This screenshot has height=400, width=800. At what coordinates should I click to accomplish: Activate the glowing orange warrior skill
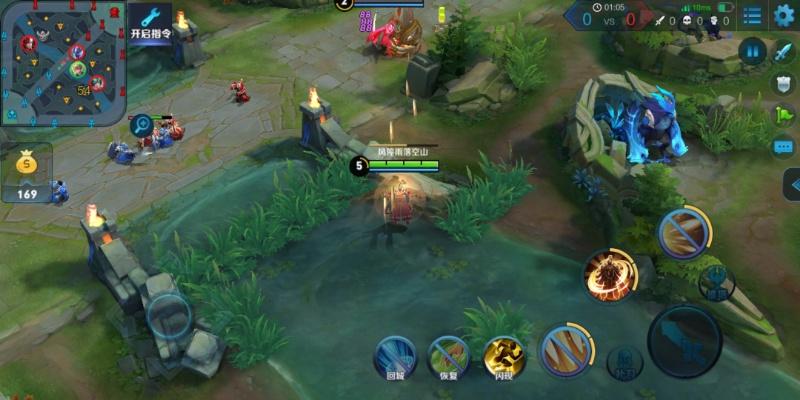[x=609, y=274]
